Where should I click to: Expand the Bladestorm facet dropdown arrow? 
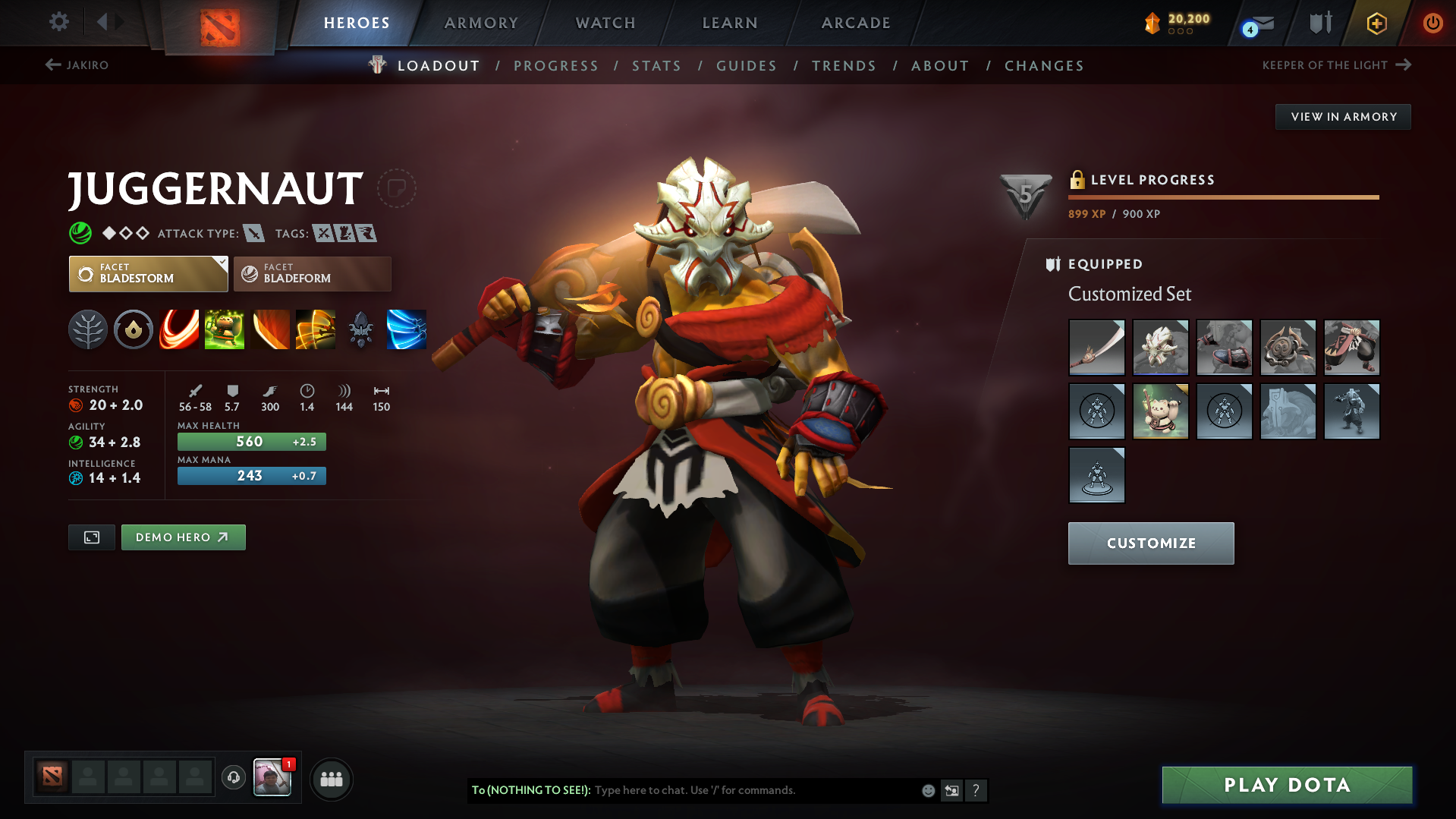(x=221, y=264)
